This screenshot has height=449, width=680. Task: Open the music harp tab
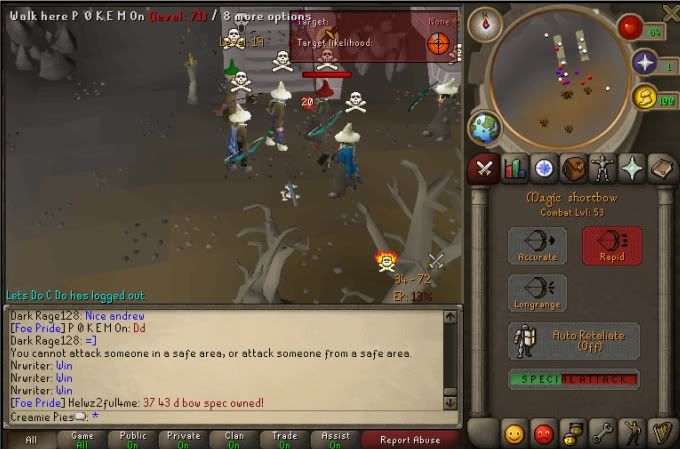point(661,434)
